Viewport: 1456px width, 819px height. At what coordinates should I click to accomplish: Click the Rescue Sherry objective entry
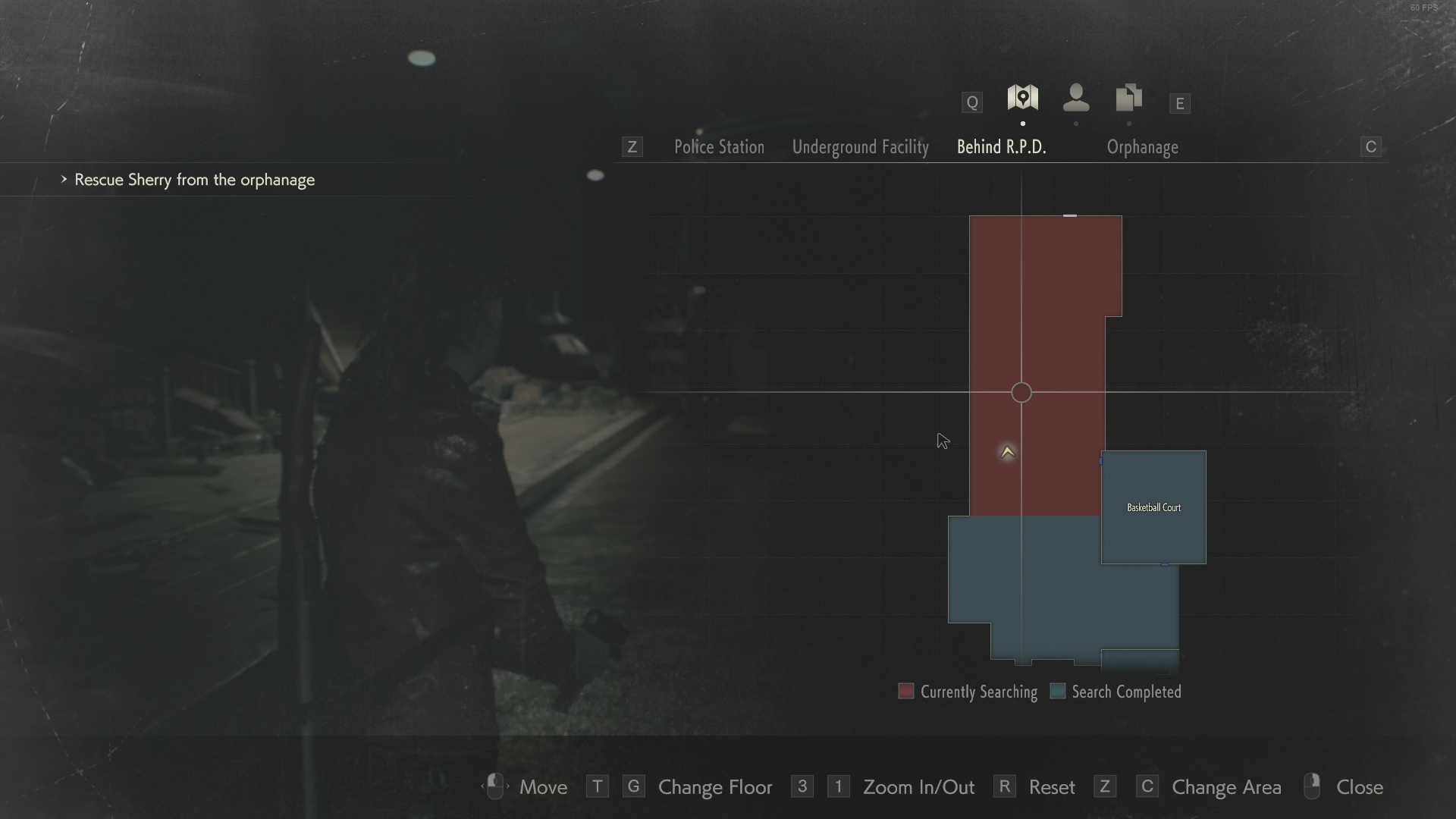pos(194,180)
